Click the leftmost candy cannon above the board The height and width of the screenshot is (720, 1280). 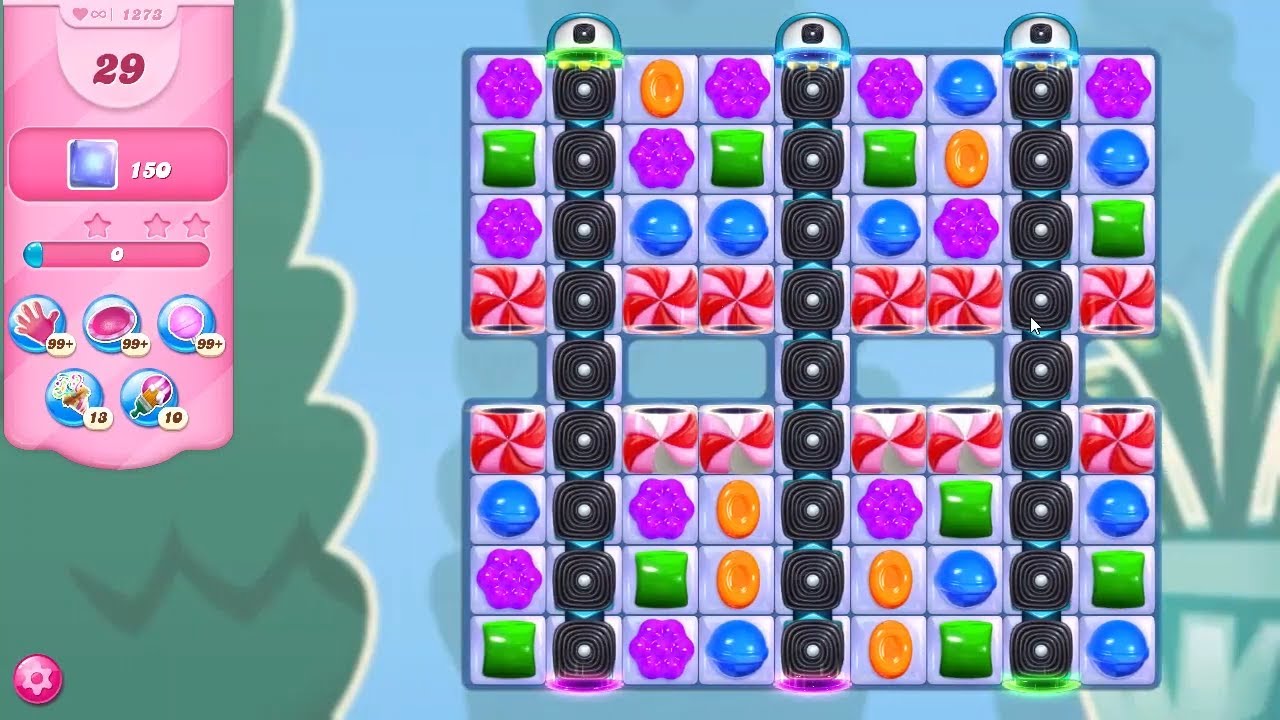(x=585, y=30)
